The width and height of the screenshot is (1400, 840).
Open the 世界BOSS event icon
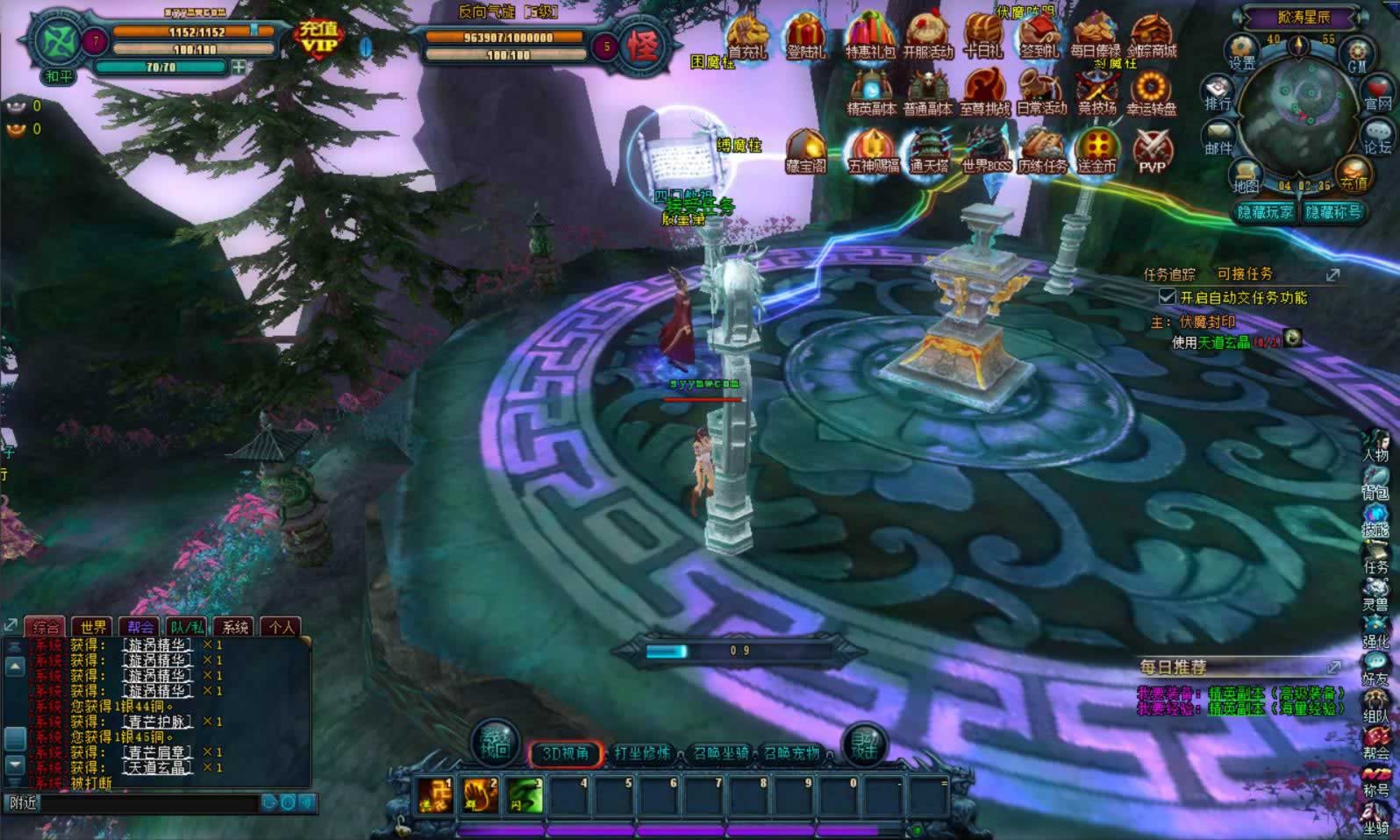986,151
